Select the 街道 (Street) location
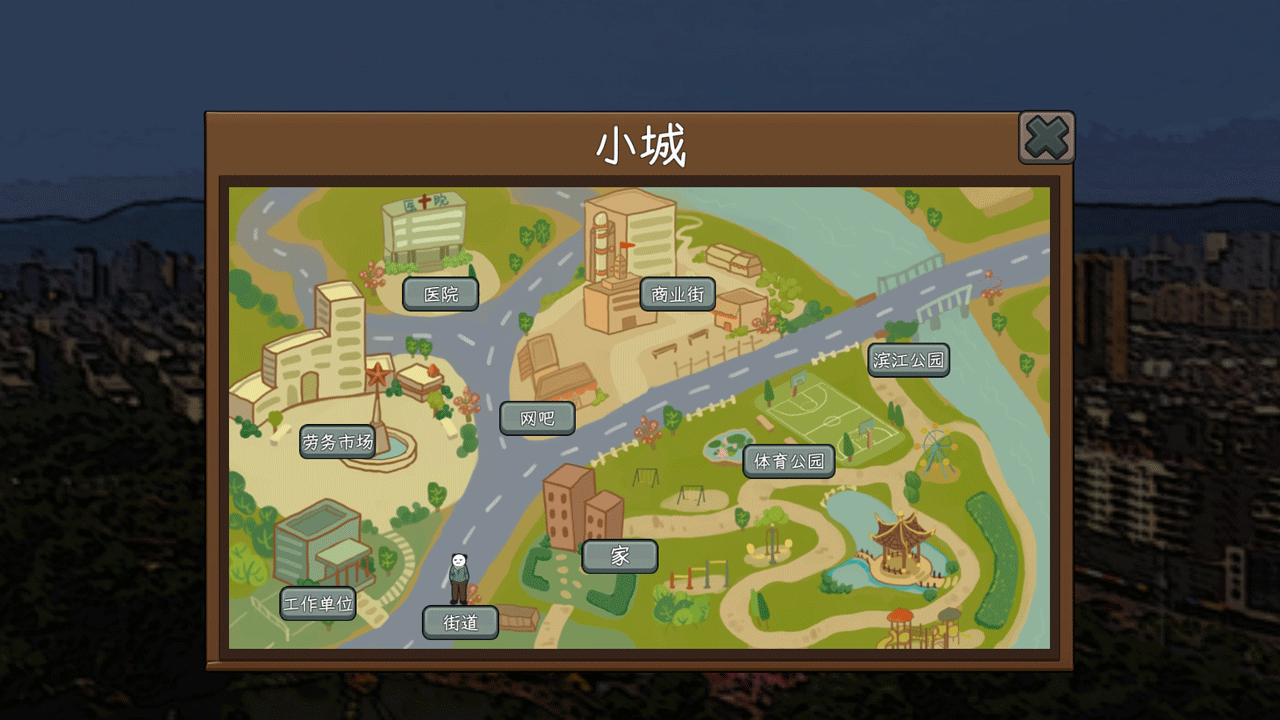The image size is (1280, 720). [x=461, y=622]
